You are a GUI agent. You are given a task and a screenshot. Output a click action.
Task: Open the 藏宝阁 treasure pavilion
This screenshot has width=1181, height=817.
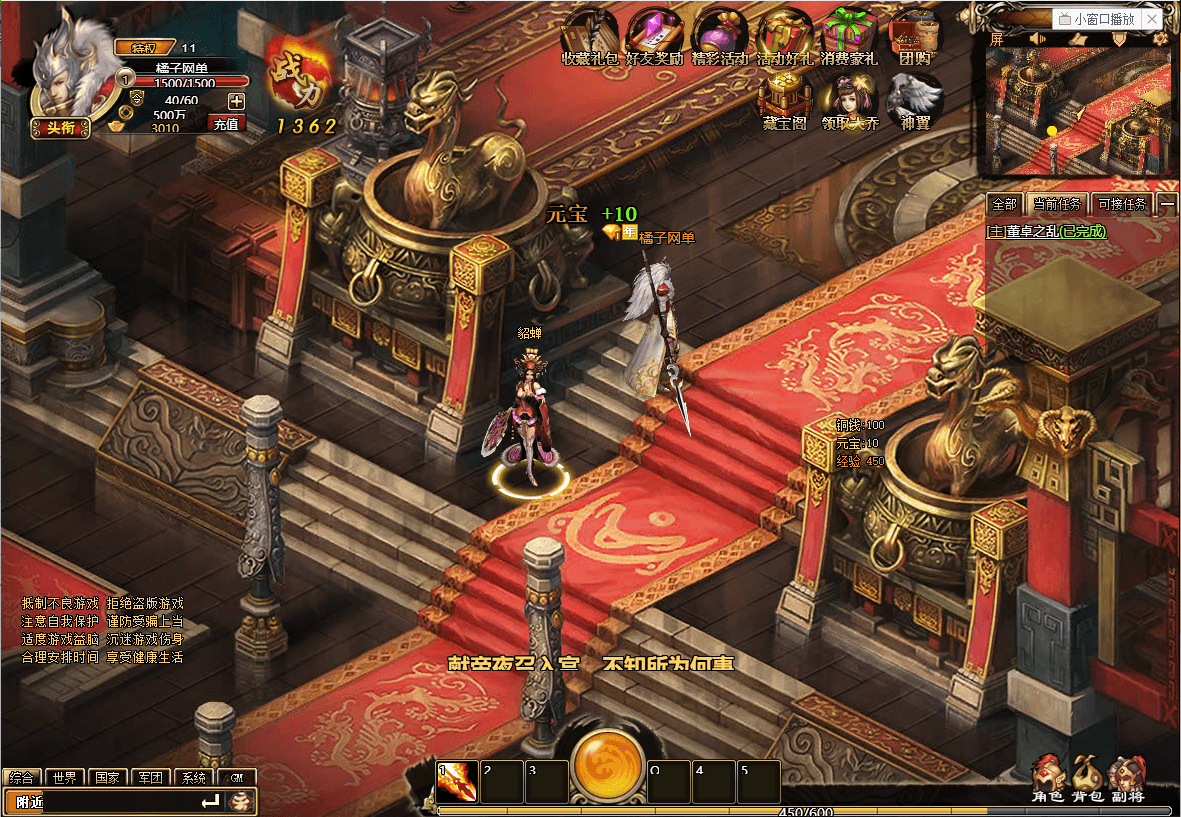[x=783, y=100]
